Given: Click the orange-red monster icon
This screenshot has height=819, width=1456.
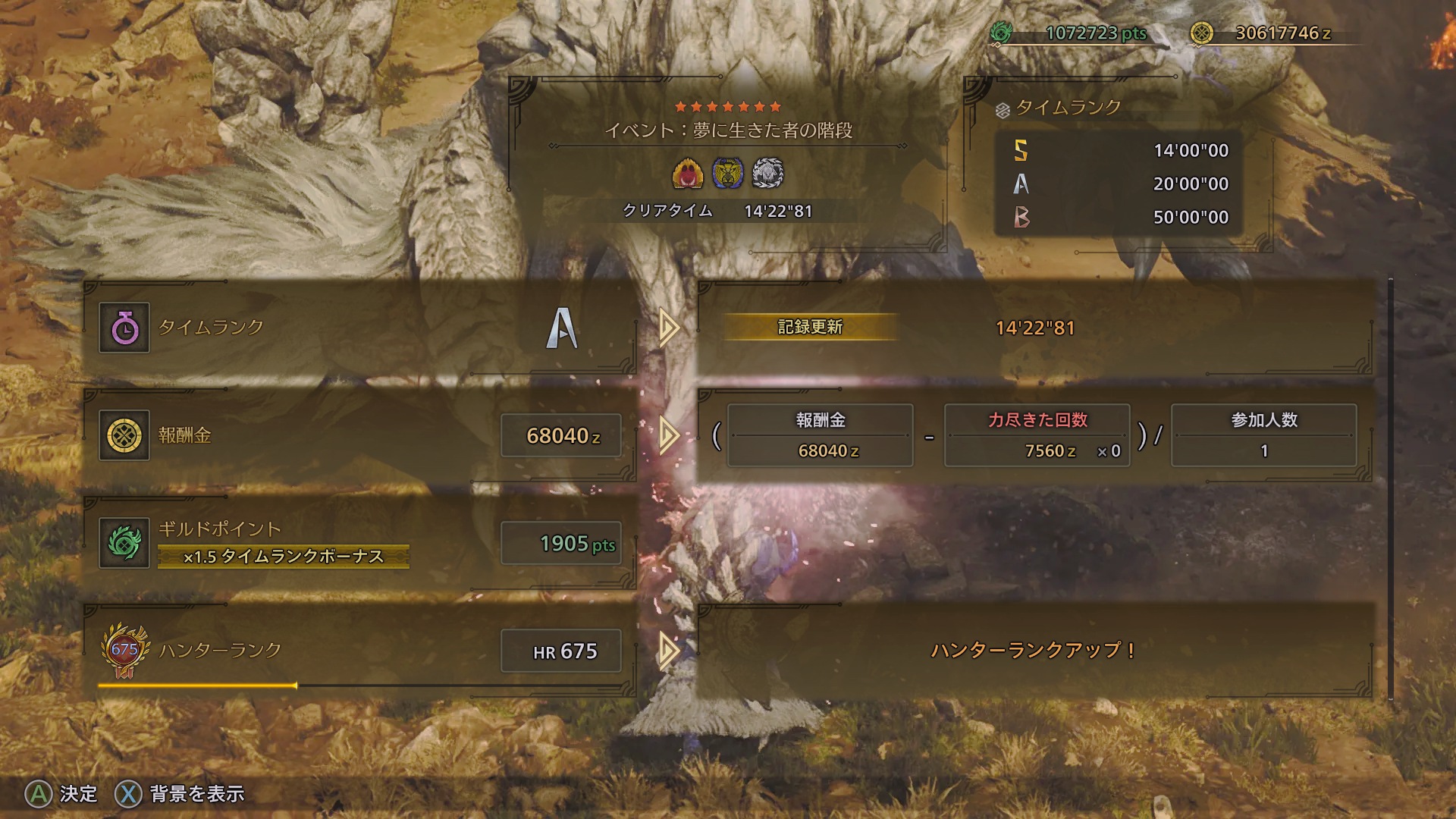Looking at the screenshot, I should (x=688, y=174).
